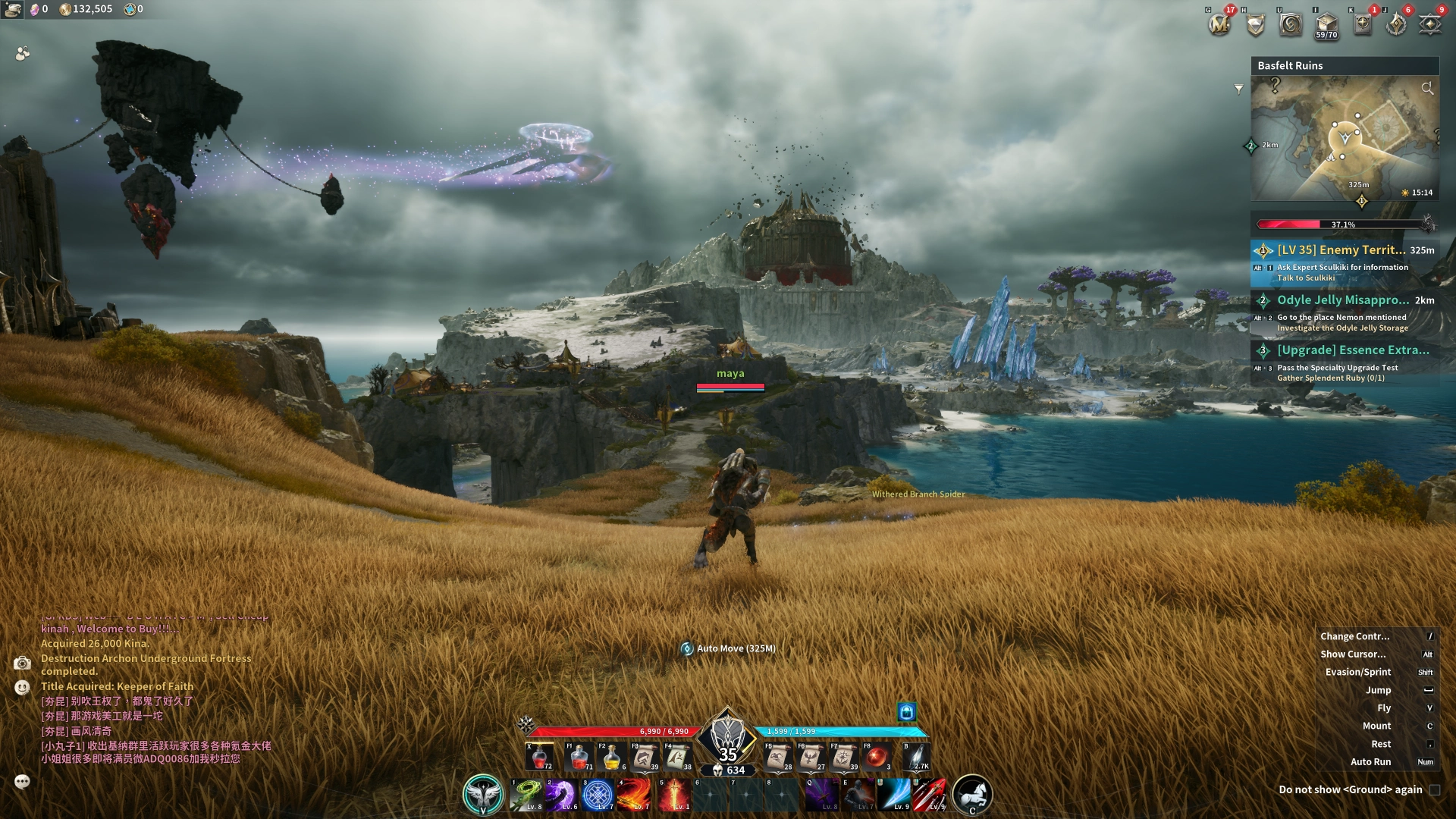Open the chat bubble button

point(22,781)
